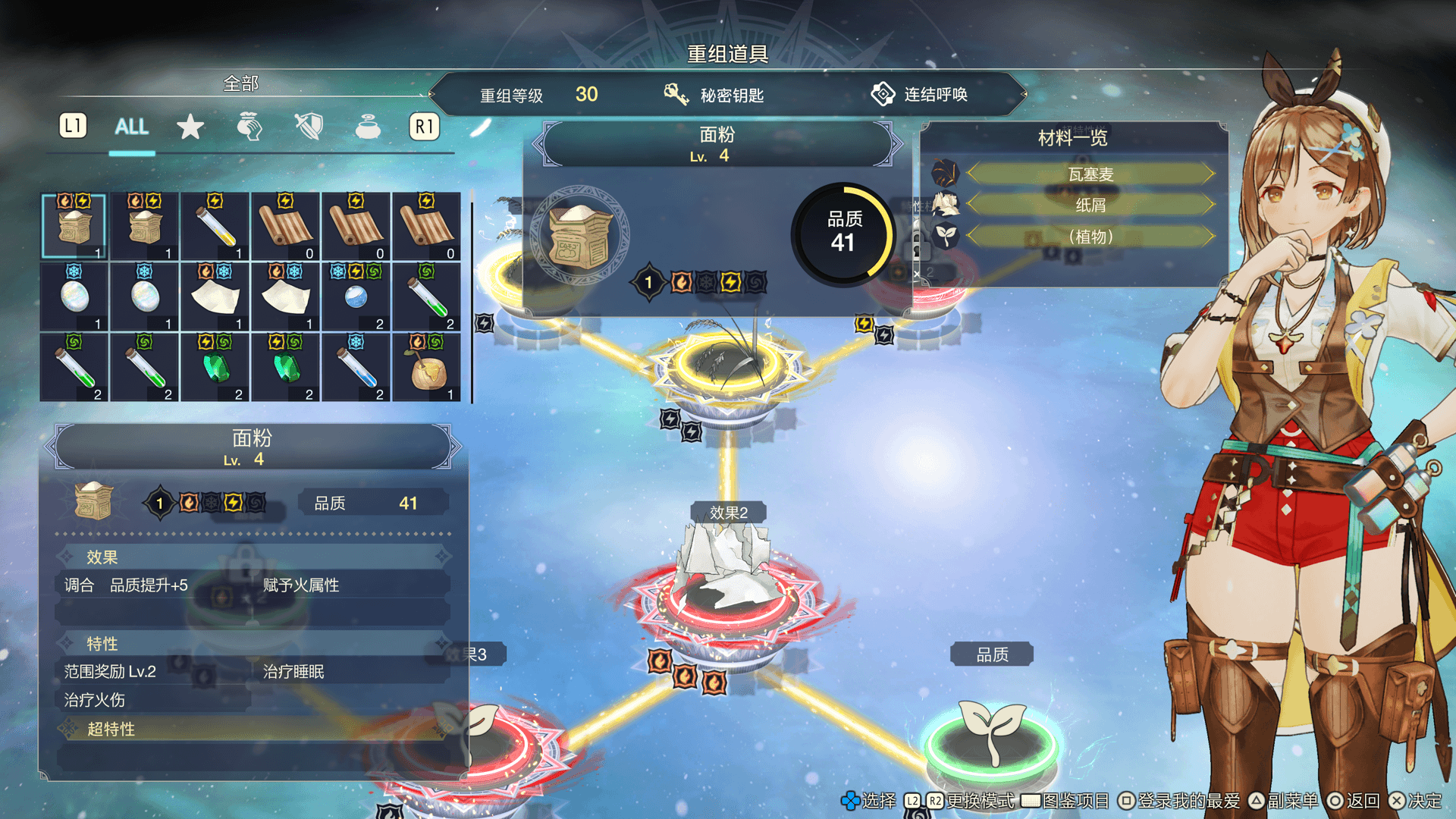This screenshot has width=1456, height=819.
Task: Select the material bag category tab
Action: click(x=249, y=127)
